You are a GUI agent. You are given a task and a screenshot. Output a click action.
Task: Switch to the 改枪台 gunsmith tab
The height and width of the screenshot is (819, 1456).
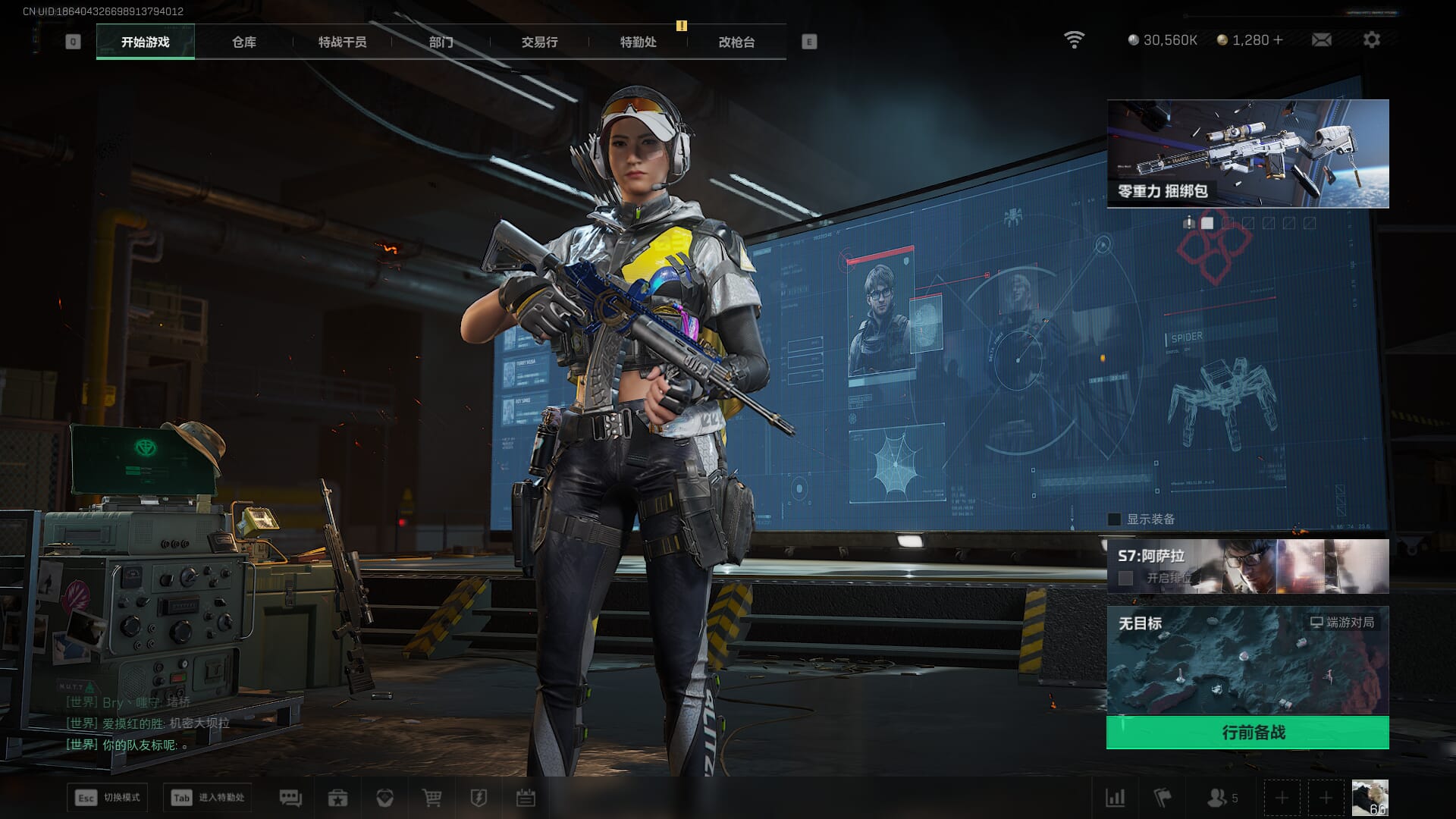736,42
